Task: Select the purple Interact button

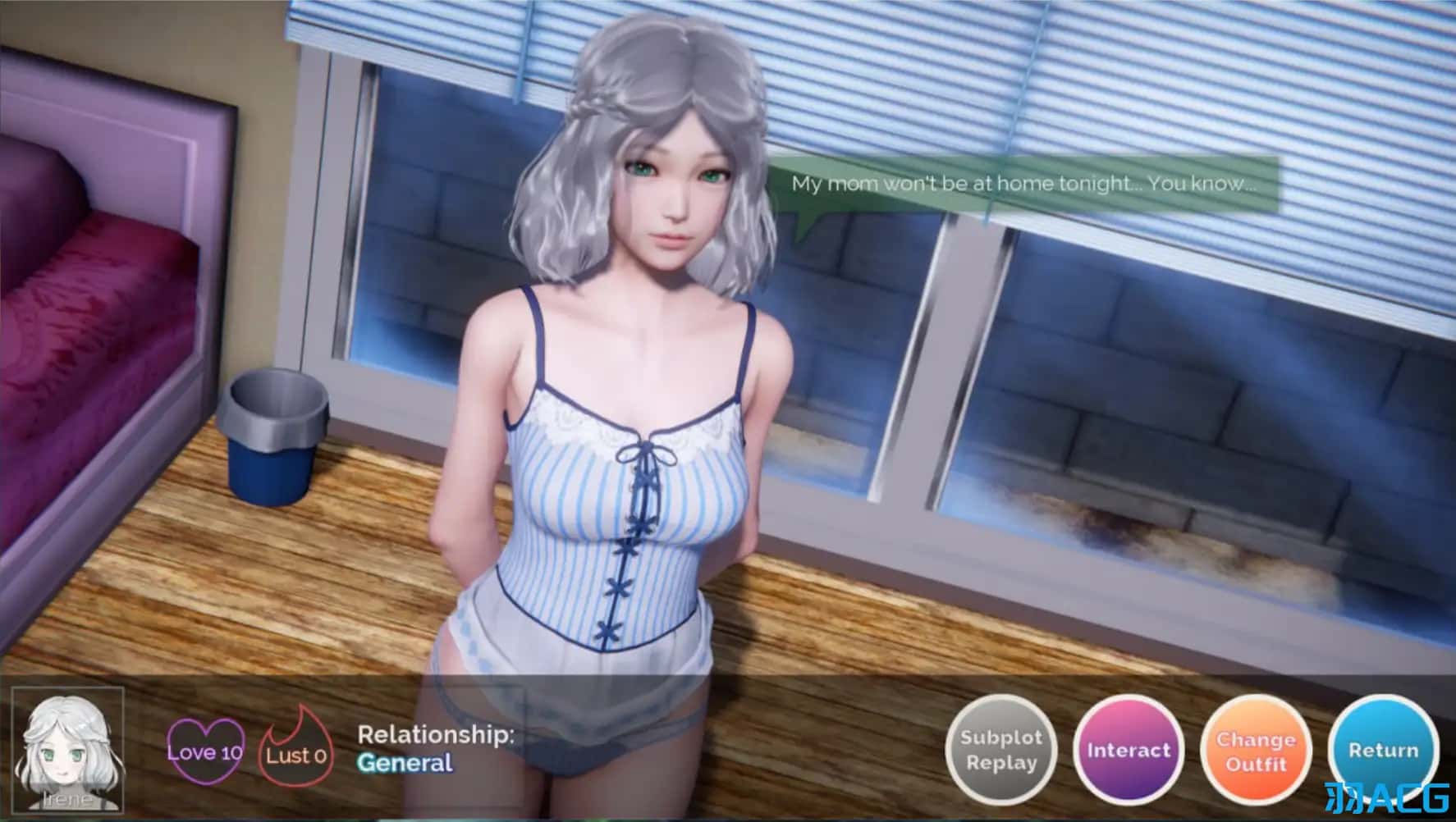Action: 1129,751
